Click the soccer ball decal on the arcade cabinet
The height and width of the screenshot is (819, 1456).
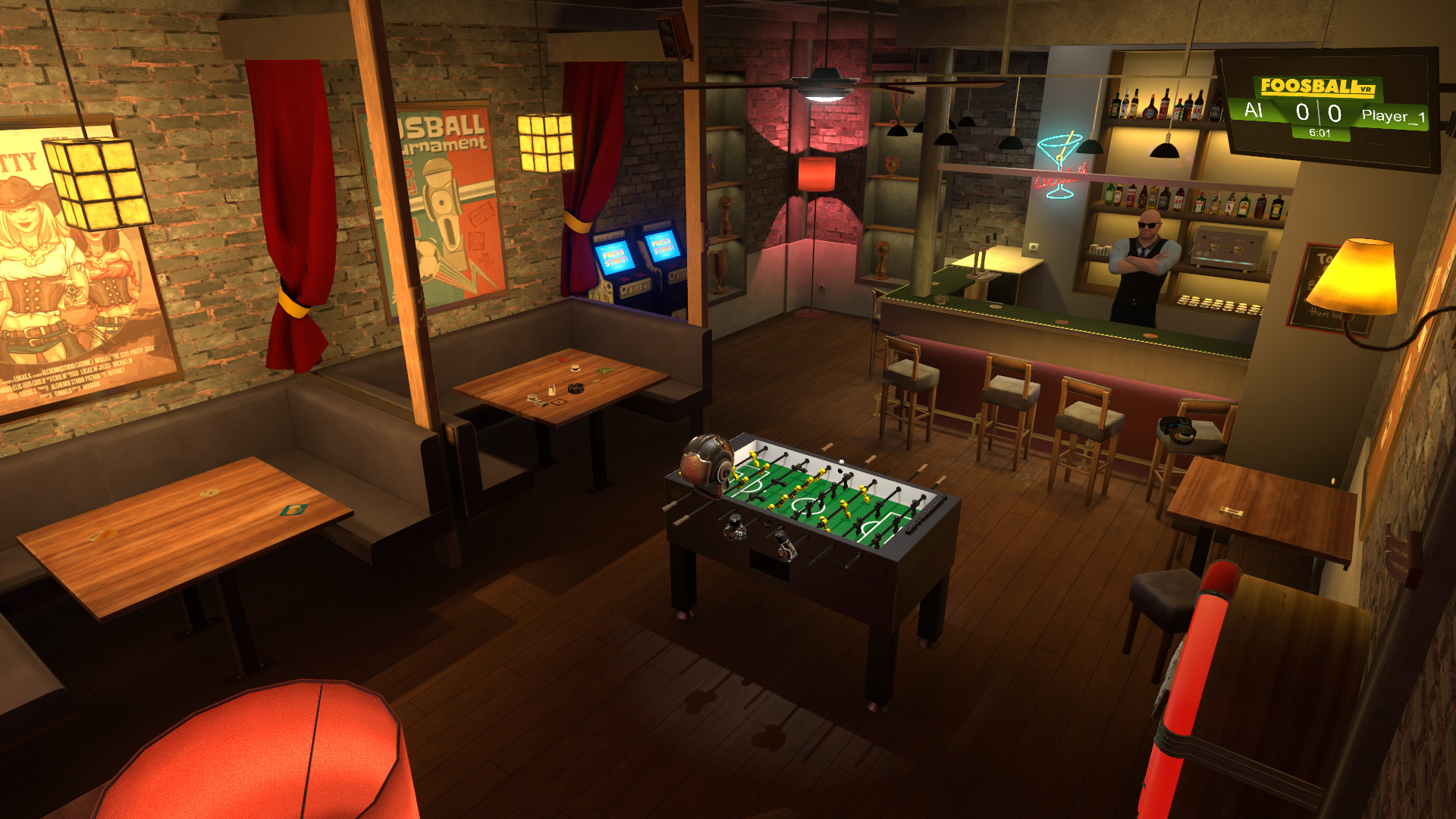tap(608, 287)
